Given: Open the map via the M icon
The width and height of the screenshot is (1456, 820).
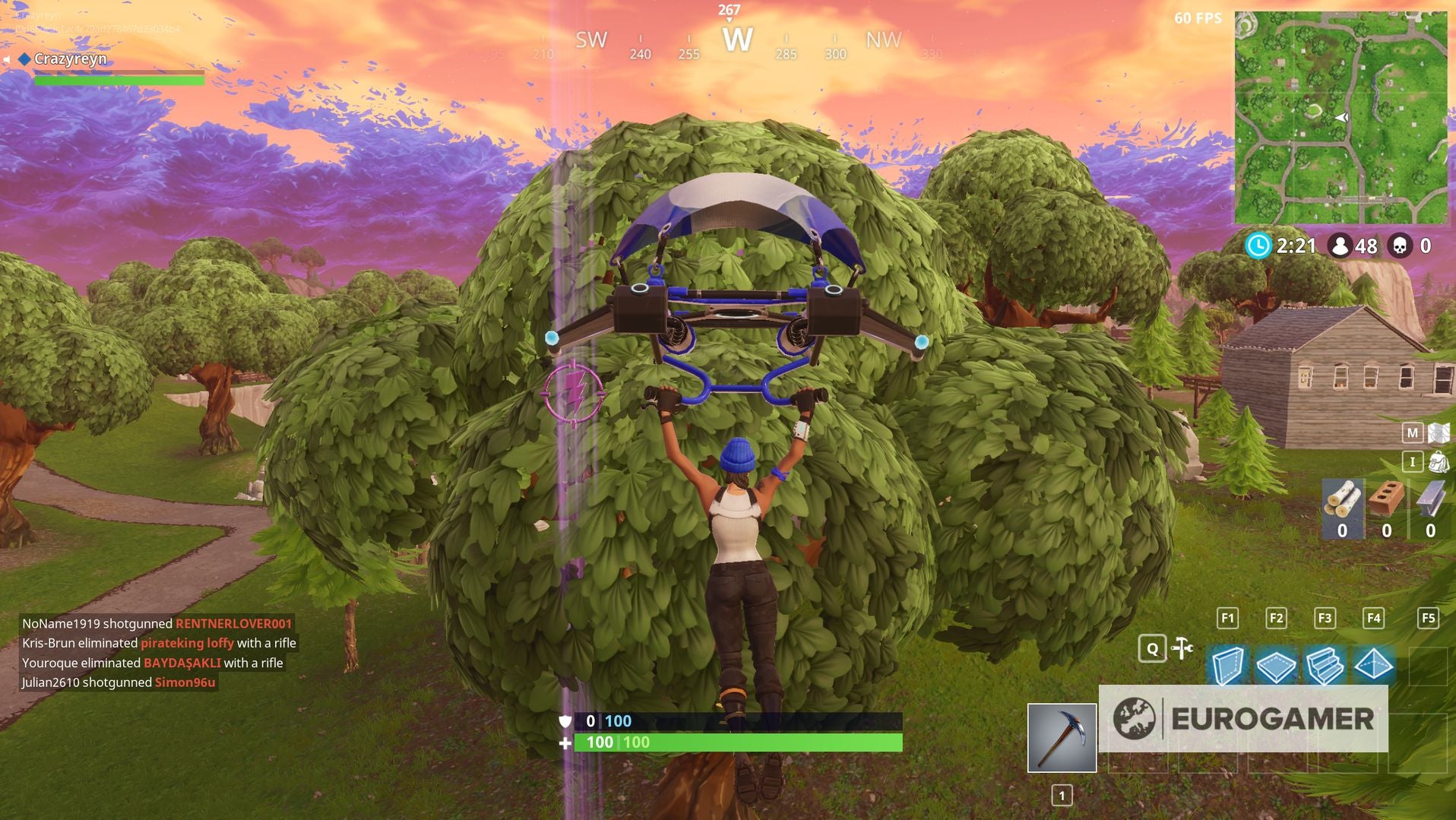Looking at the screenshot, I should (1411, 432).
